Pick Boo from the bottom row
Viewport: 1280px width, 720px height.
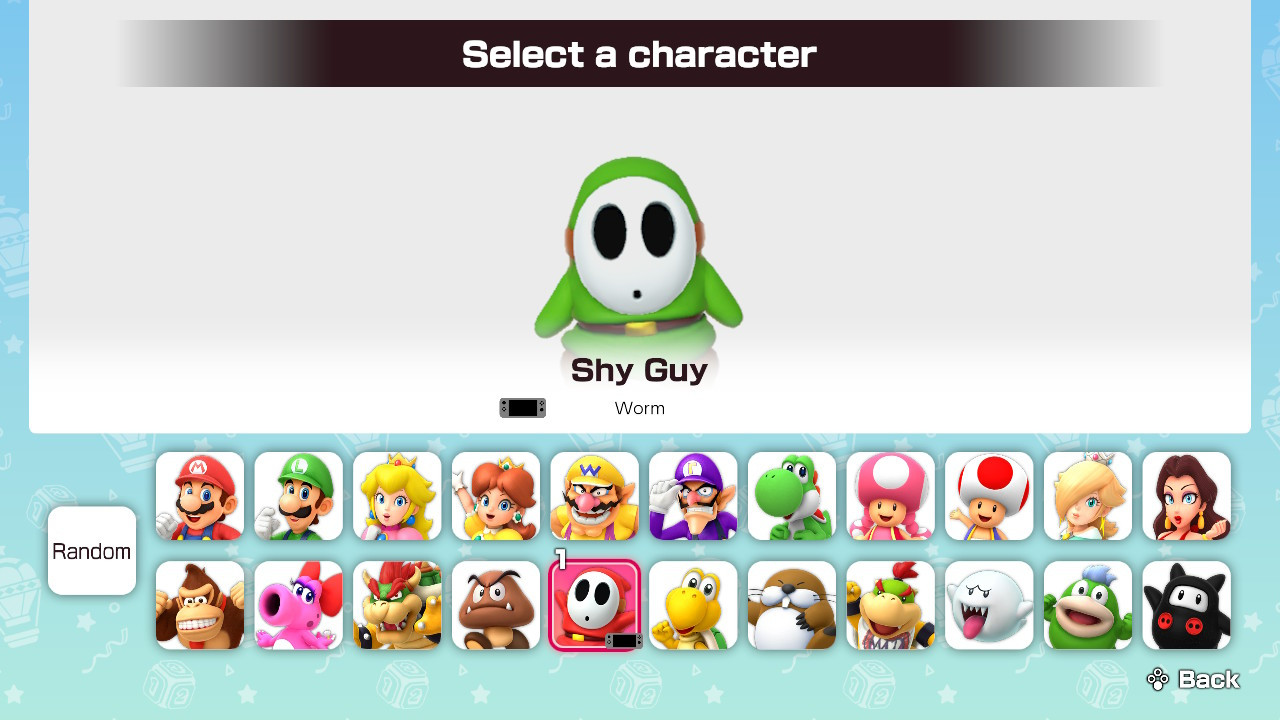[x=989, y=605]
